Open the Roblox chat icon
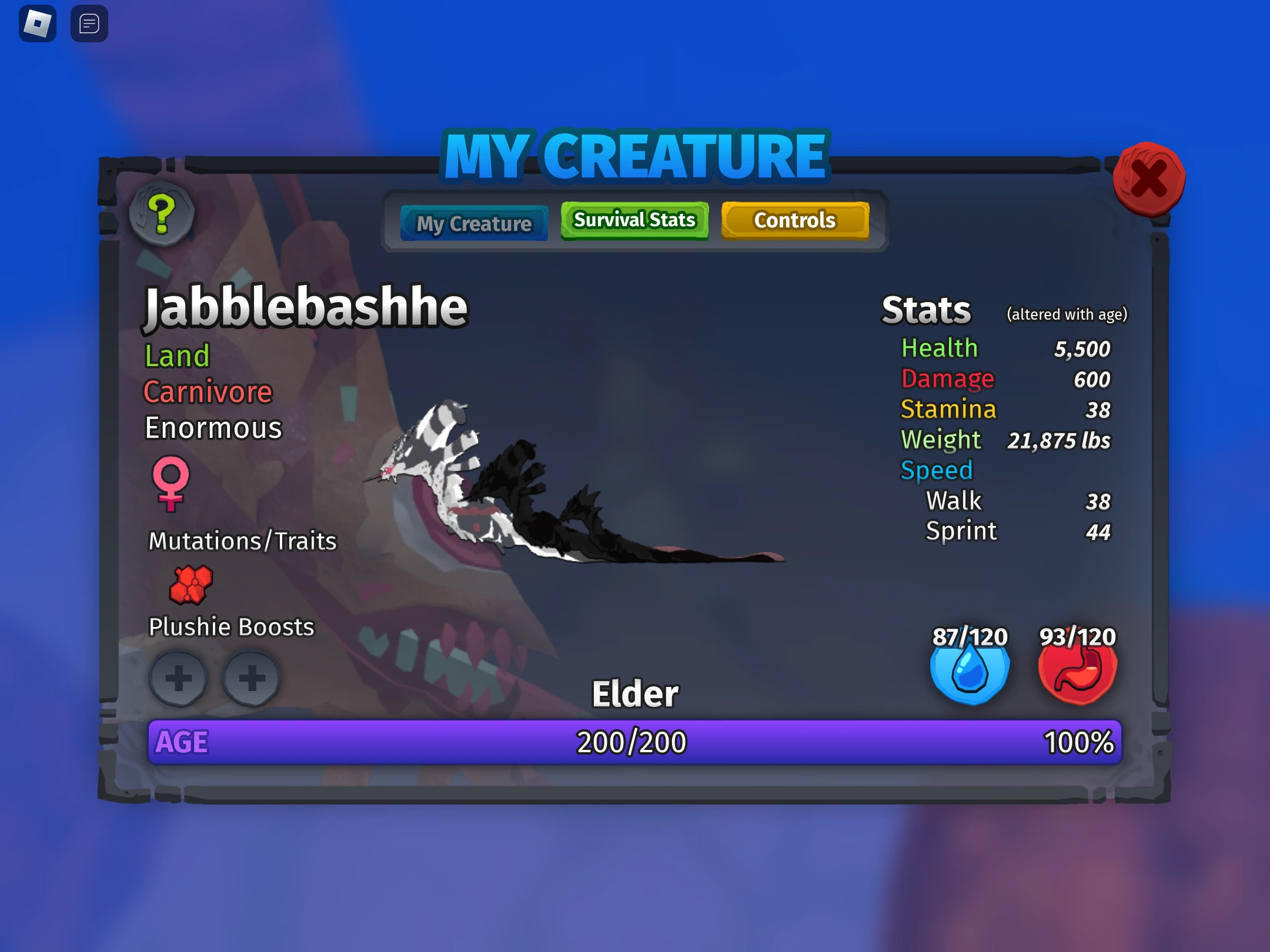Screen dimensions: 1270x952 point(89,24)
